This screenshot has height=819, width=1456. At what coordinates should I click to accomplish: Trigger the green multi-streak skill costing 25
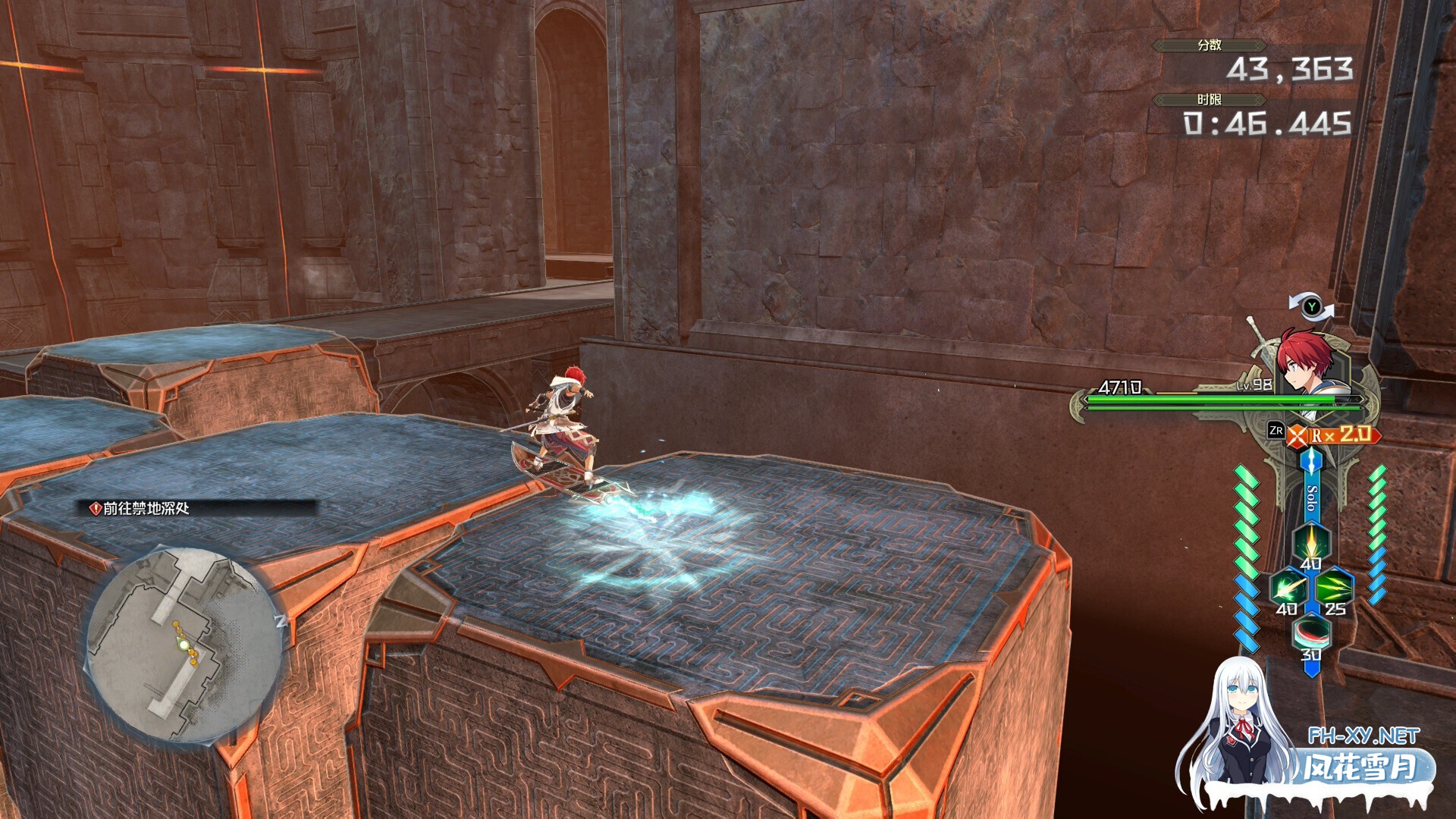[1335, 588]
